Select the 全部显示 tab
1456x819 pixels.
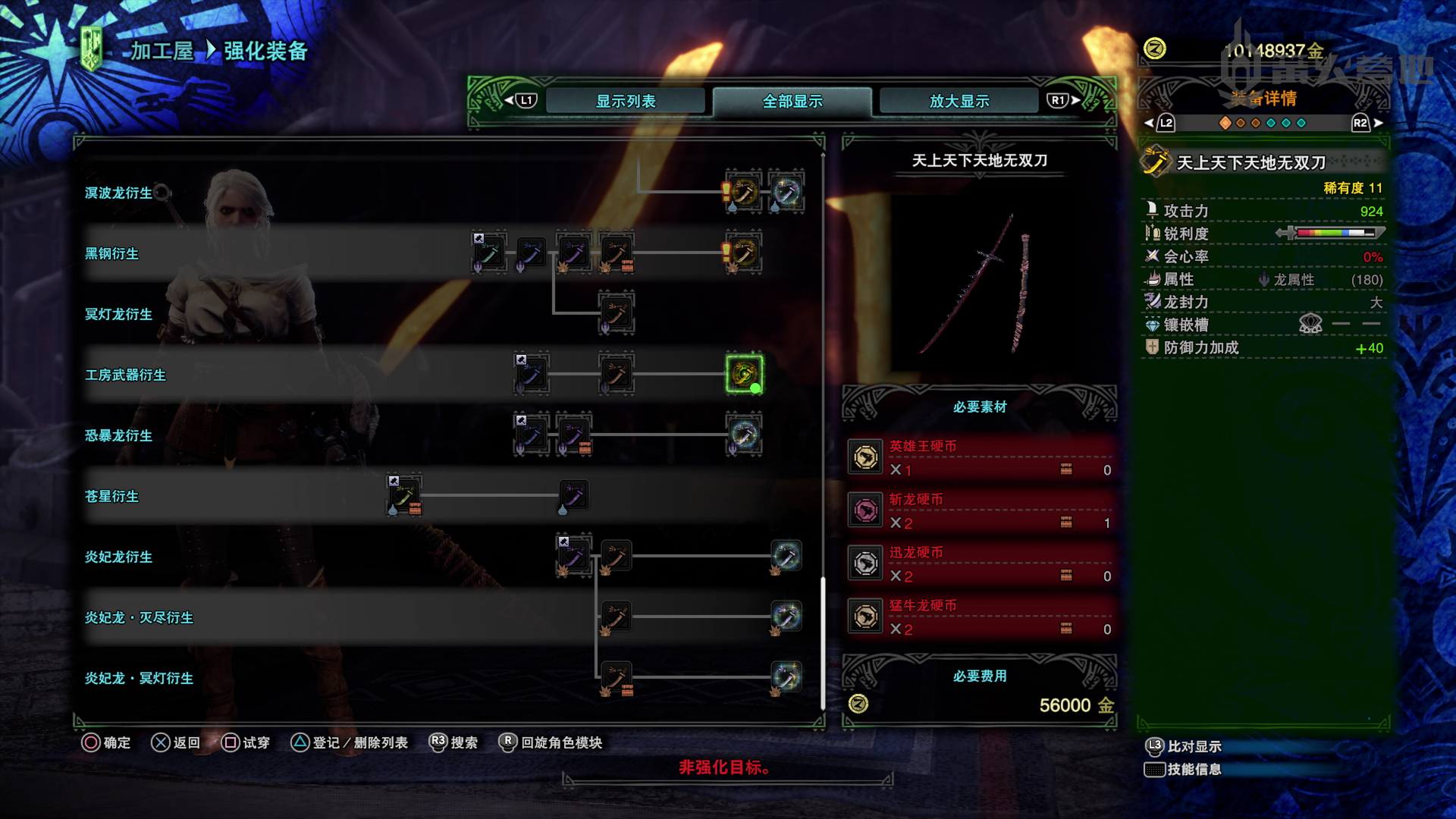point(792,101)
